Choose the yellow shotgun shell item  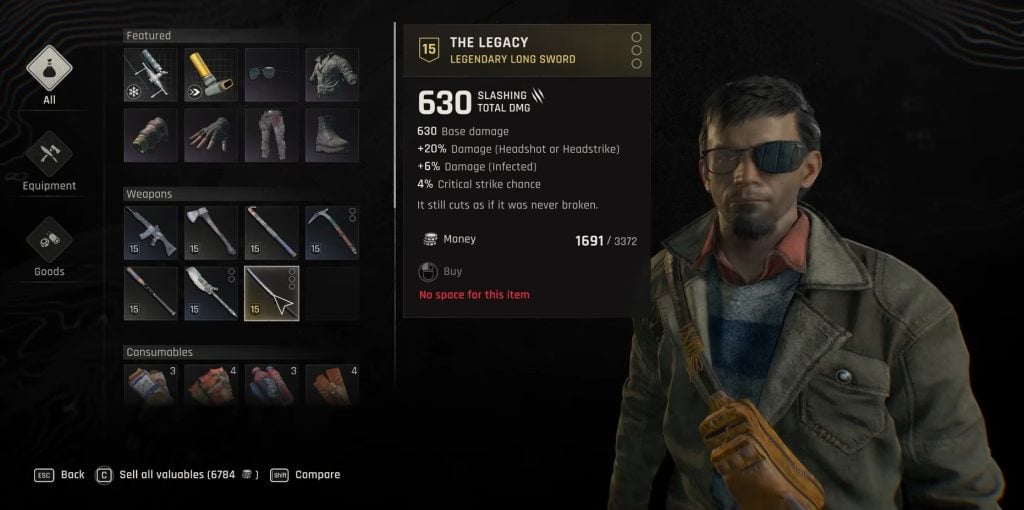211,75
